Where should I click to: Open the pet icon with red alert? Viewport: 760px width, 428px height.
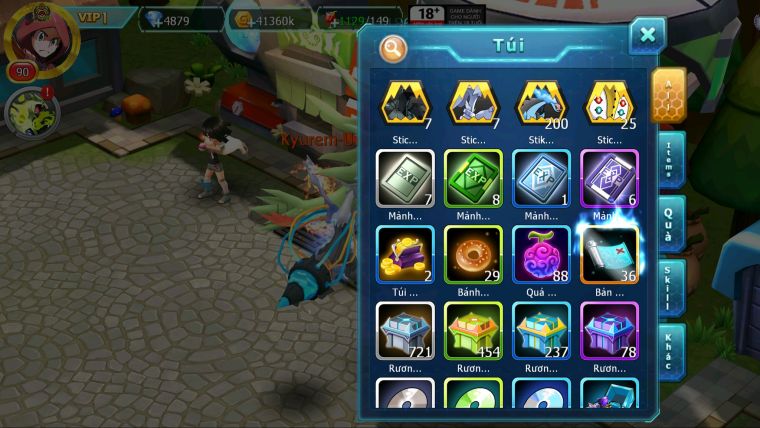tap(28, 112)
